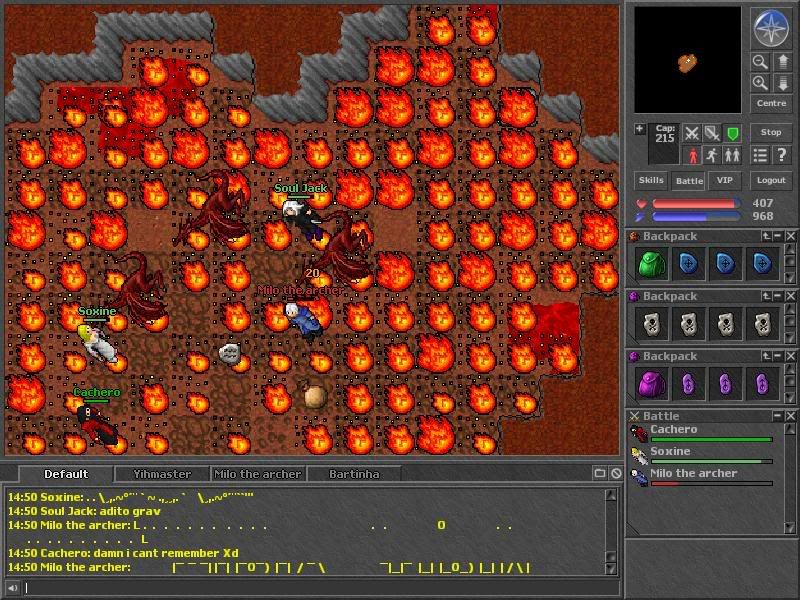Zoom out the minimap

tap(761, 62)
